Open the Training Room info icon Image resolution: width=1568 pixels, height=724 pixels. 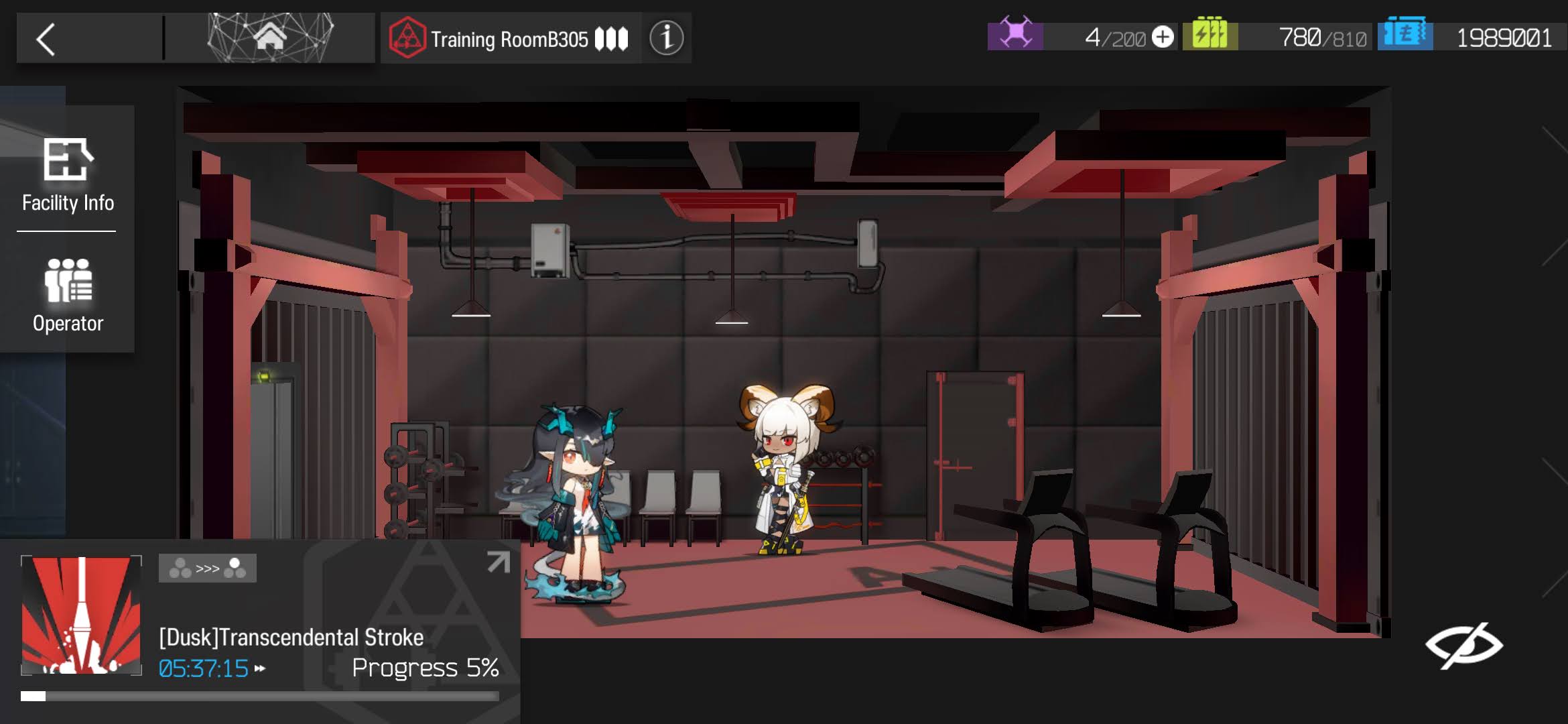pos(666,38)
